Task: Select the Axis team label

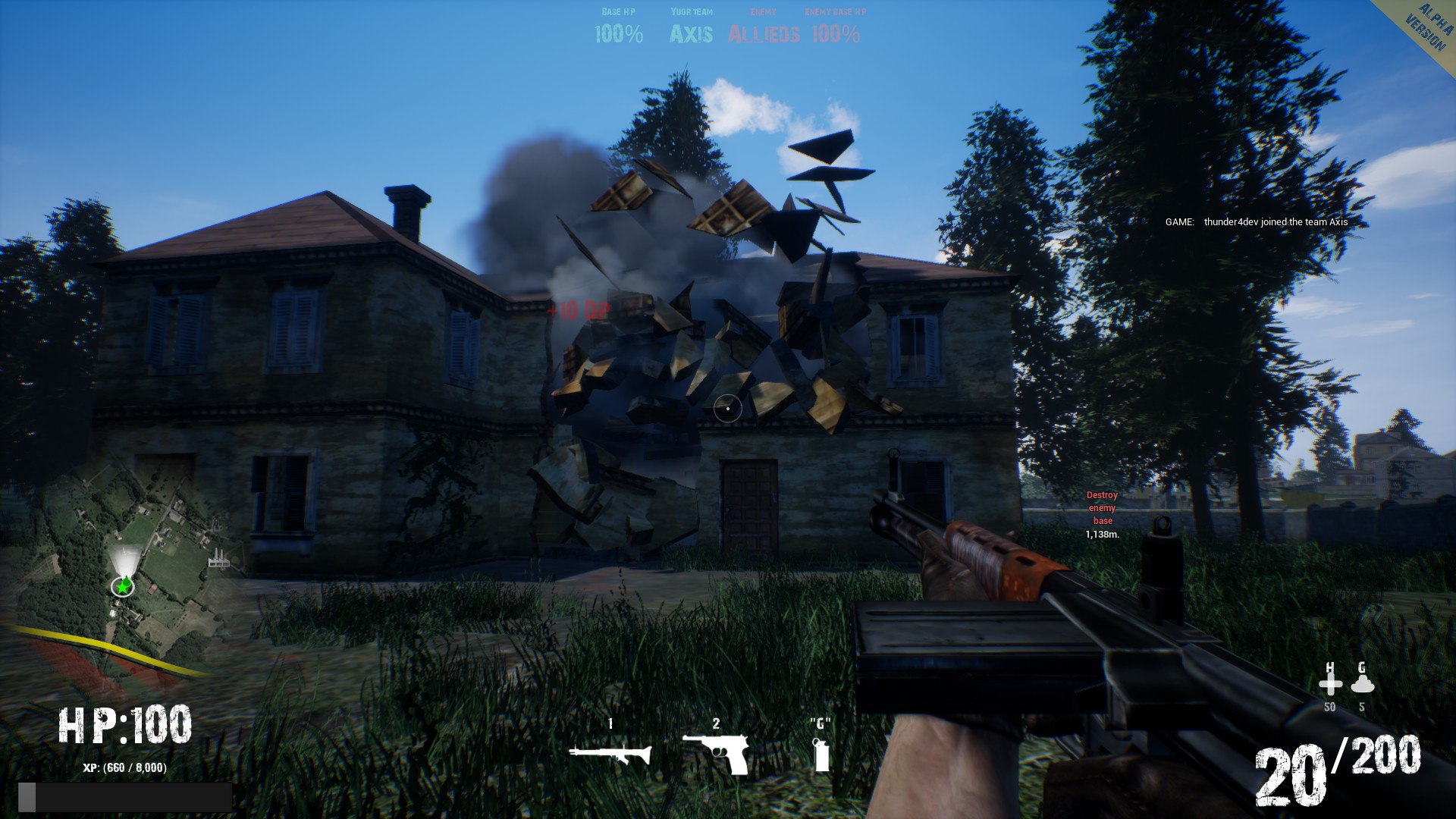Action: pyautogui.click(x=691, y=33)
